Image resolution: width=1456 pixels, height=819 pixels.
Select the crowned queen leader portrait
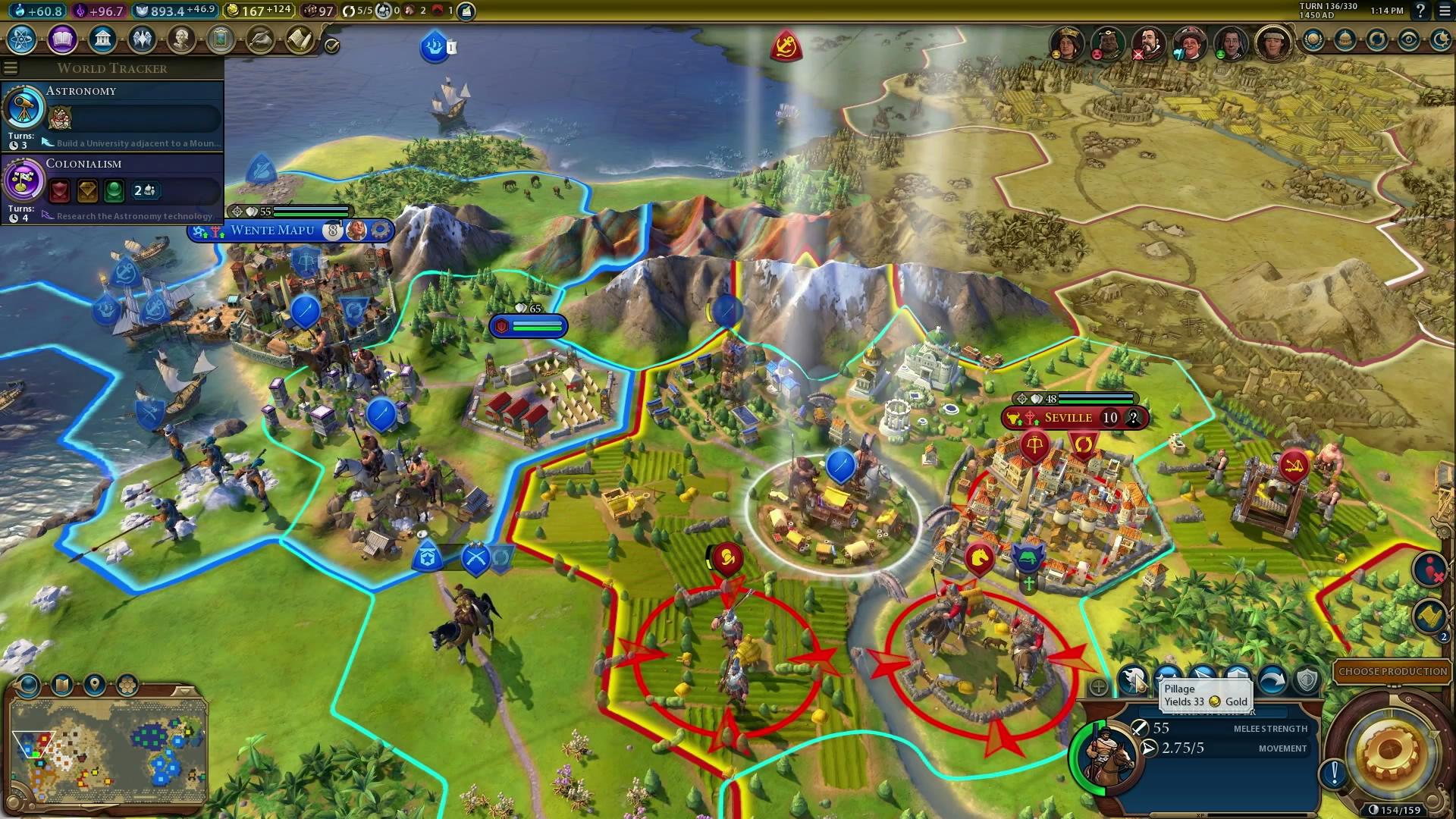tap(1066, 43)
